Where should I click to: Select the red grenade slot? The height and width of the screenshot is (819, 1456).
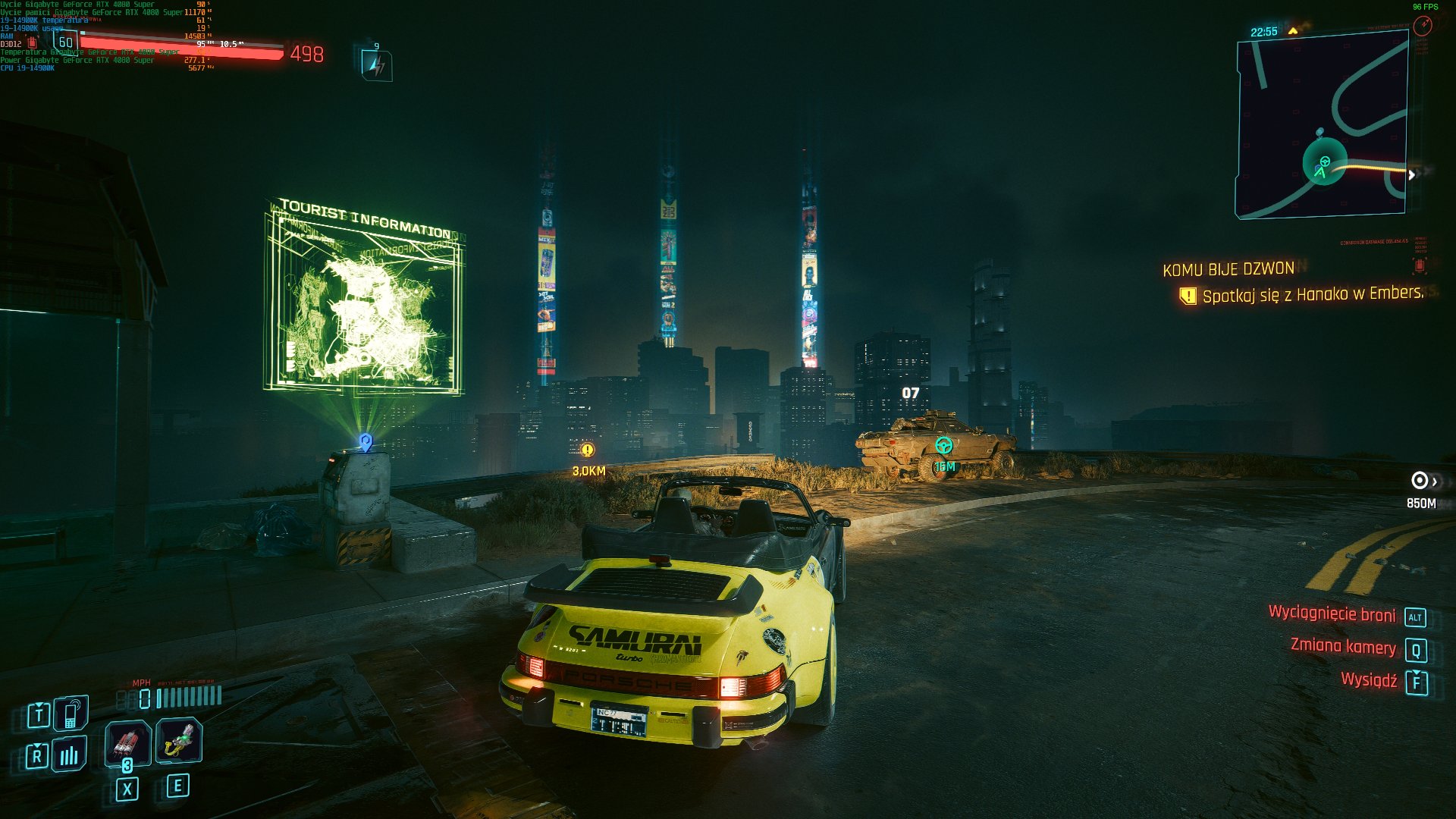tap(127, 742)
